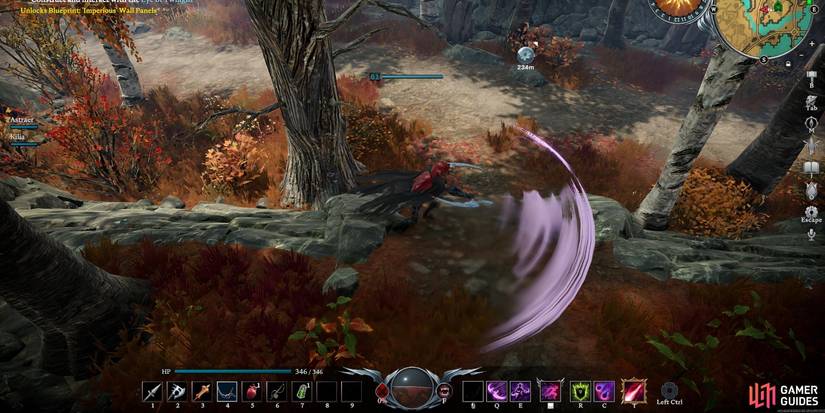Trigger the red ultimate ability
The height and width of the screenshot is (413, 825).
click(x=634, y=391)
